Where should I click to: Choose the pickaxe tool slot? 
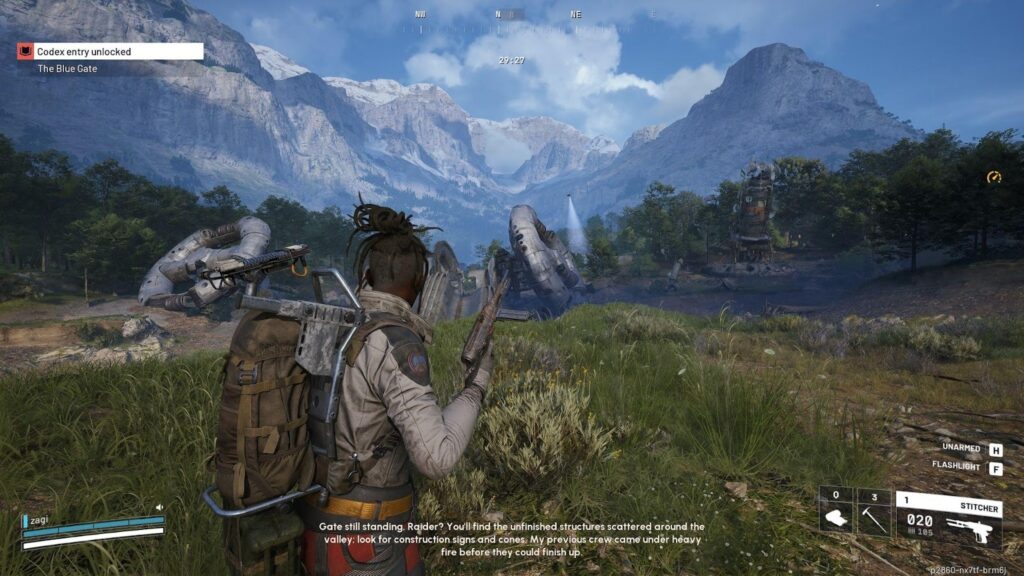[x=874, y=511]
